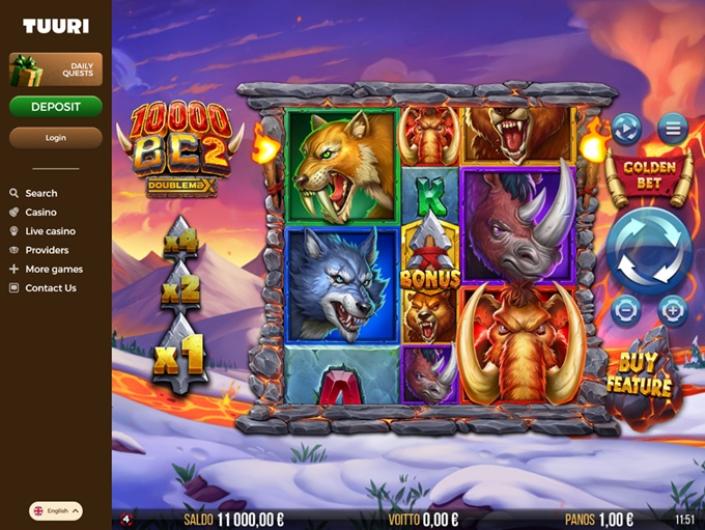Open Search in the sidebar
The height and width of the screenshot is (530, 705).
41,193
